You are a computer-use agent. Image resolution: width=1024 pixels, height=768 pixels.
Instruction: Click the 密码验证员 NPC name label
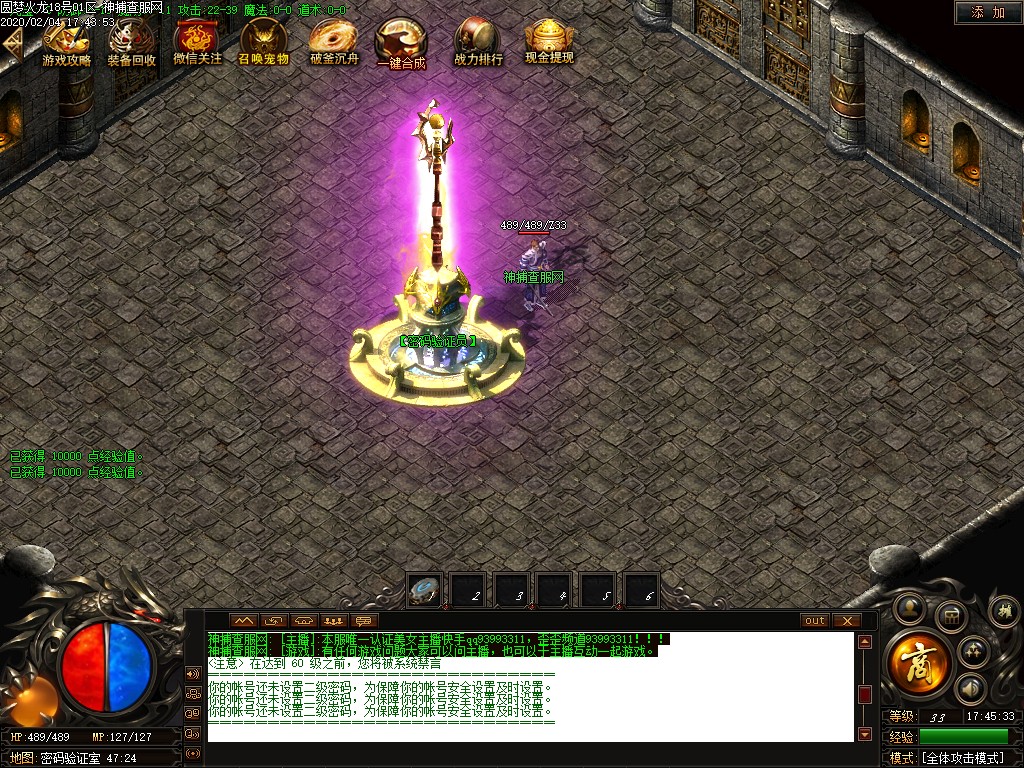pyautogui.click(x=438, y=341)
